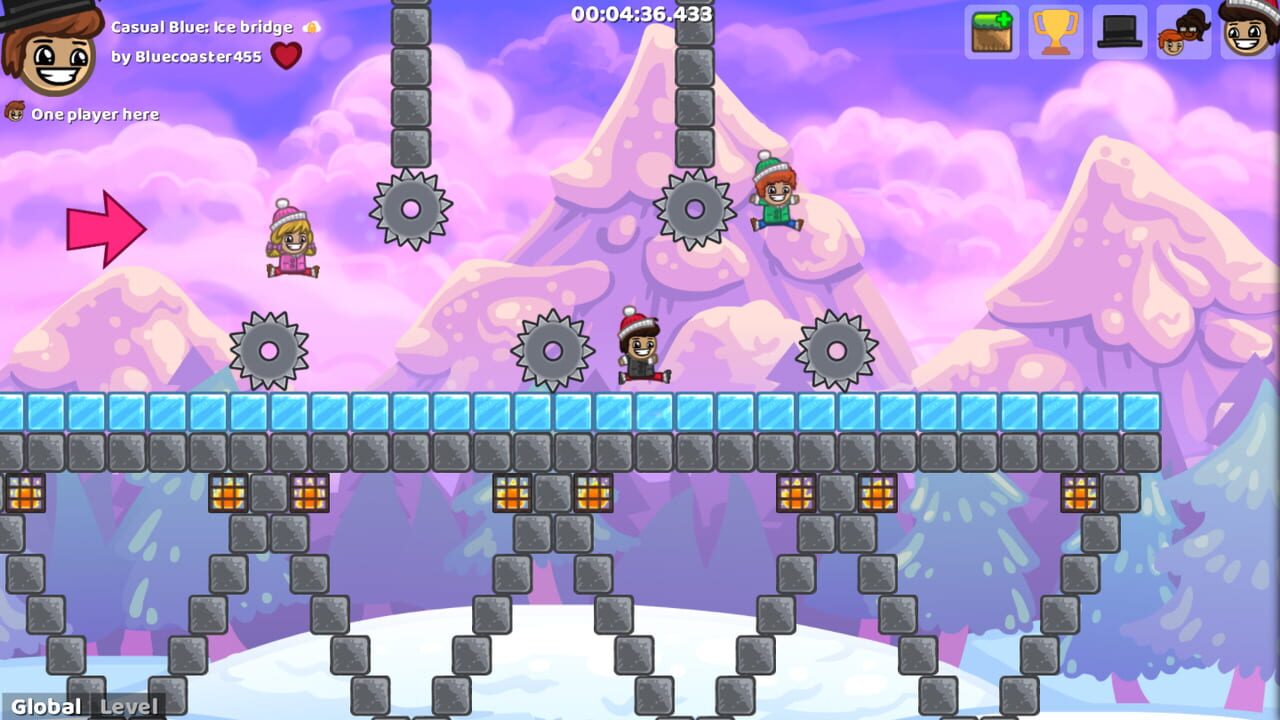The width and height of the screenshot is (1280, 720).
Task: Open the trophy leaderboard
Action: click(1056, 32)
